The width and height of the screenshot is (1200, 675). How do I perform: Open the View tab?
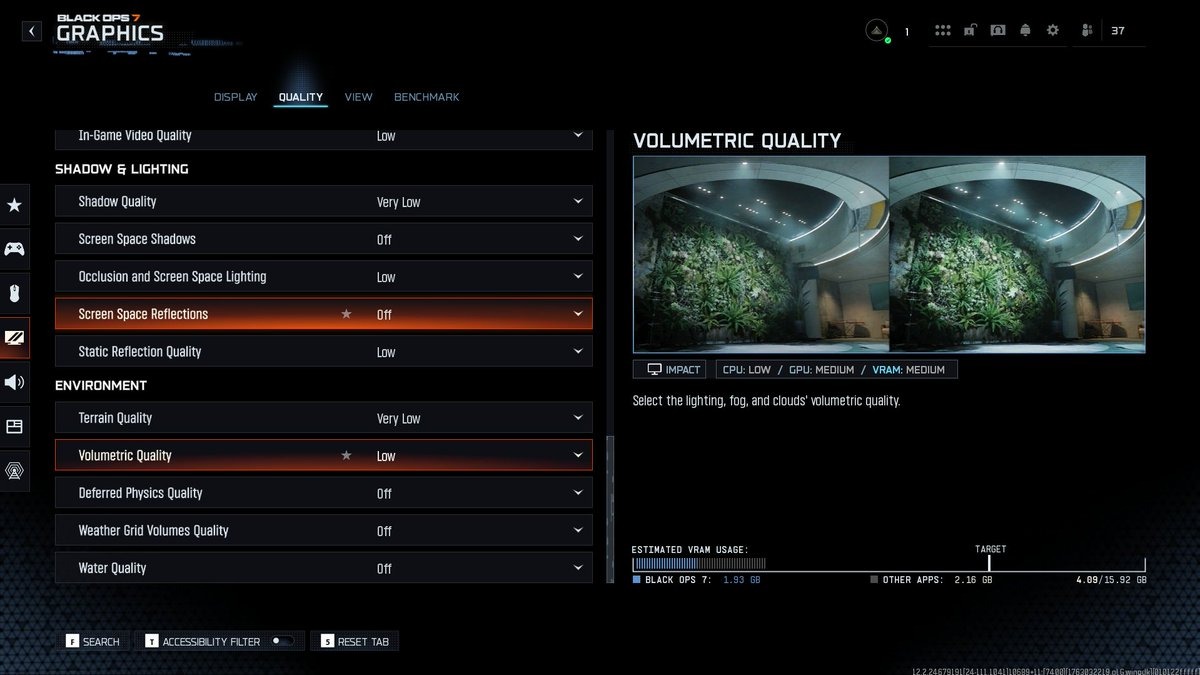click(x=358, y=97)
